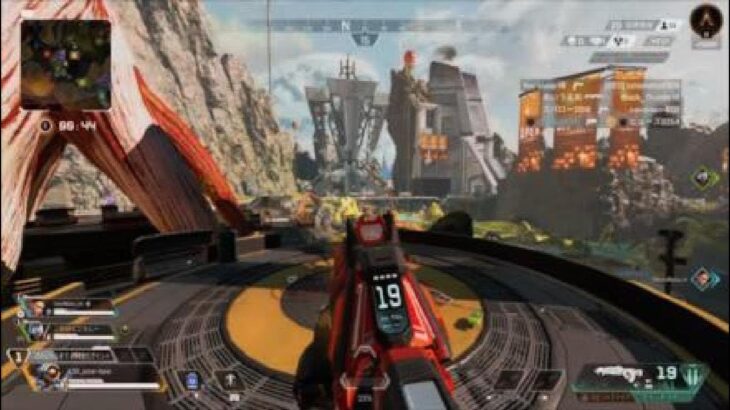Select the second teammate's portrait

36,329
